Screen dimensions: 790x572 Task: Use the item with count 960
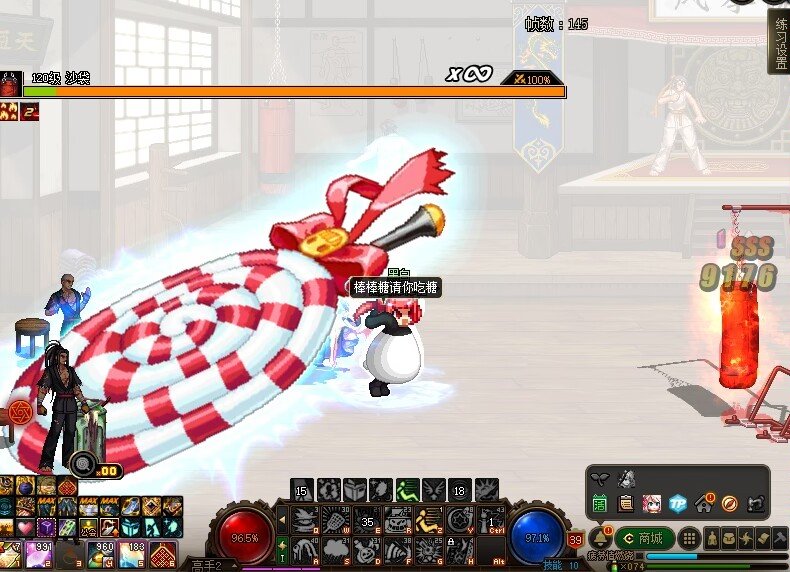(x=101, y=554)
